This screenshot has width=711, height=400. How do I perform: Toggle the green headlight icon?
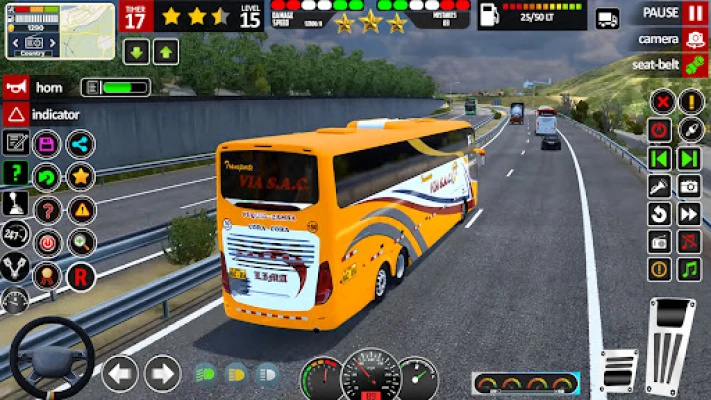coord(205,374)
